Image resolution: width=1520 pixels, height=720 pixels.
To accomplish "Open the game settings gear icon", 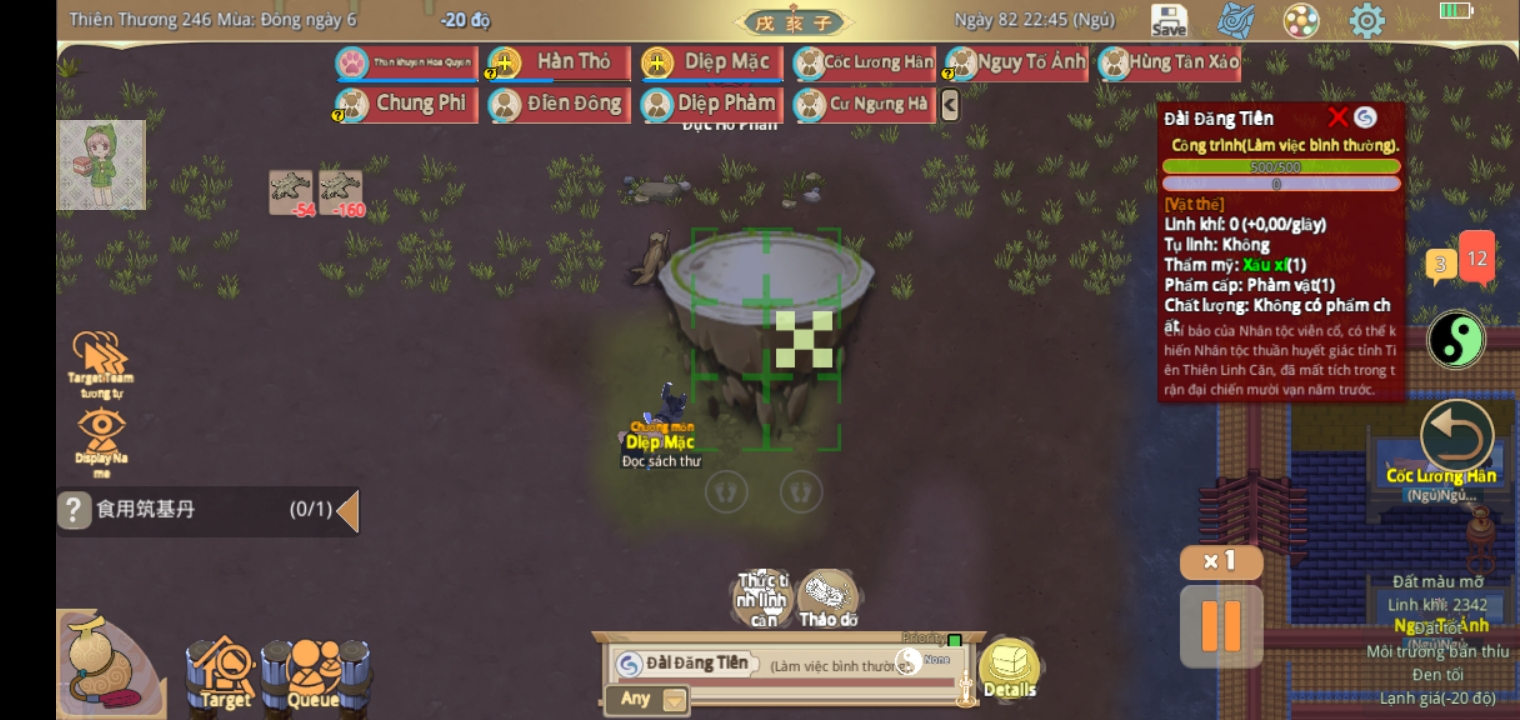I will coord(1367,18).
